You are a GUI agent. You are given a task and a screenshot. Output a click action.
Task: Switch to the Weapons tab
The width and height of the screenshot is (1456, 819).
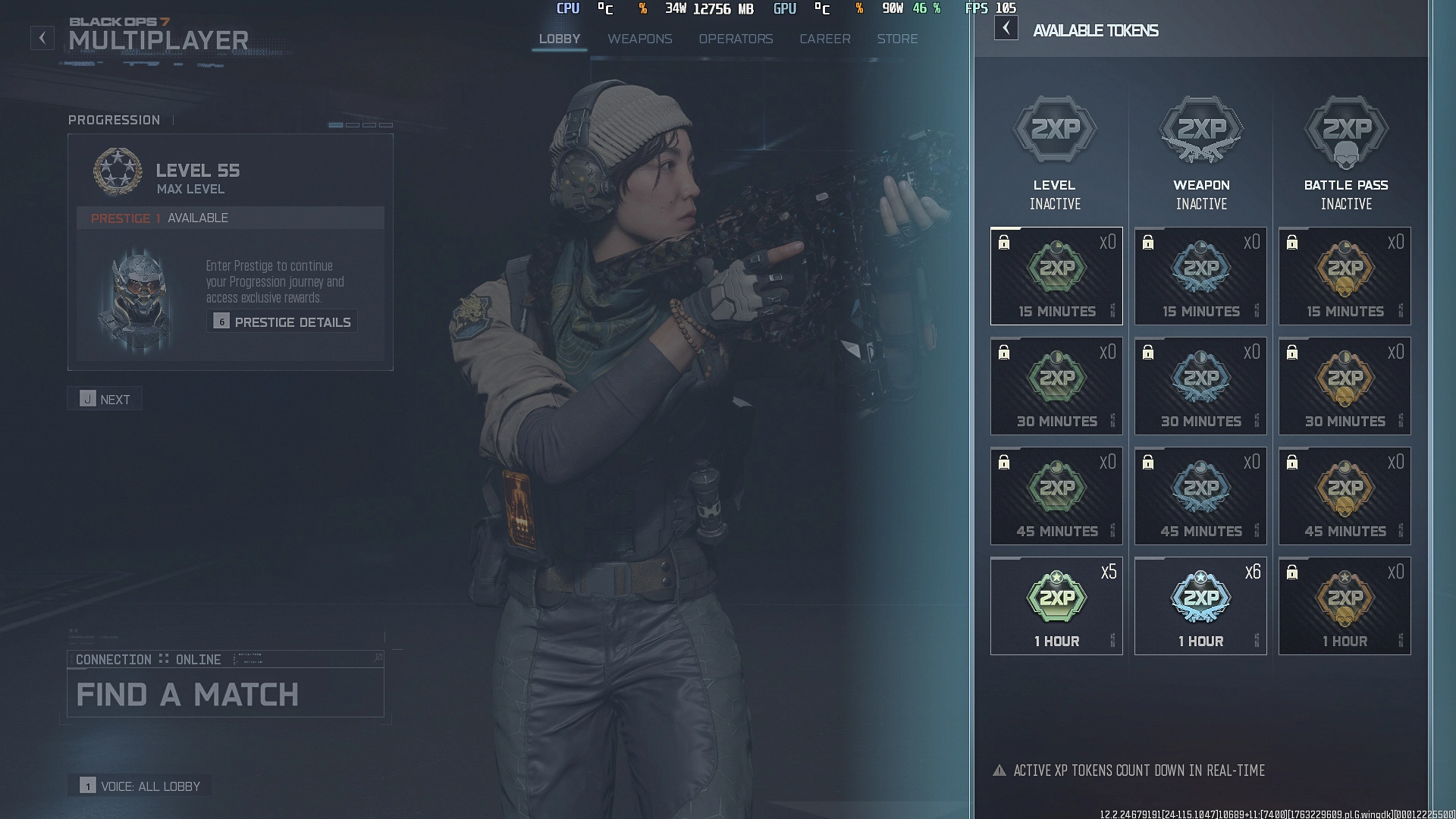click(640, 39)
